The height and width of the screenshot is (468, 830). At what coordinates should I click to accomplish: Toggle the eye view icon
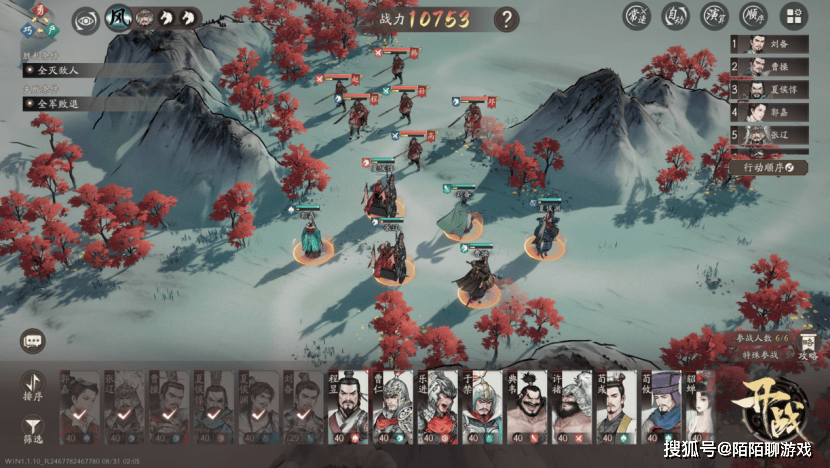pos(85,18)
